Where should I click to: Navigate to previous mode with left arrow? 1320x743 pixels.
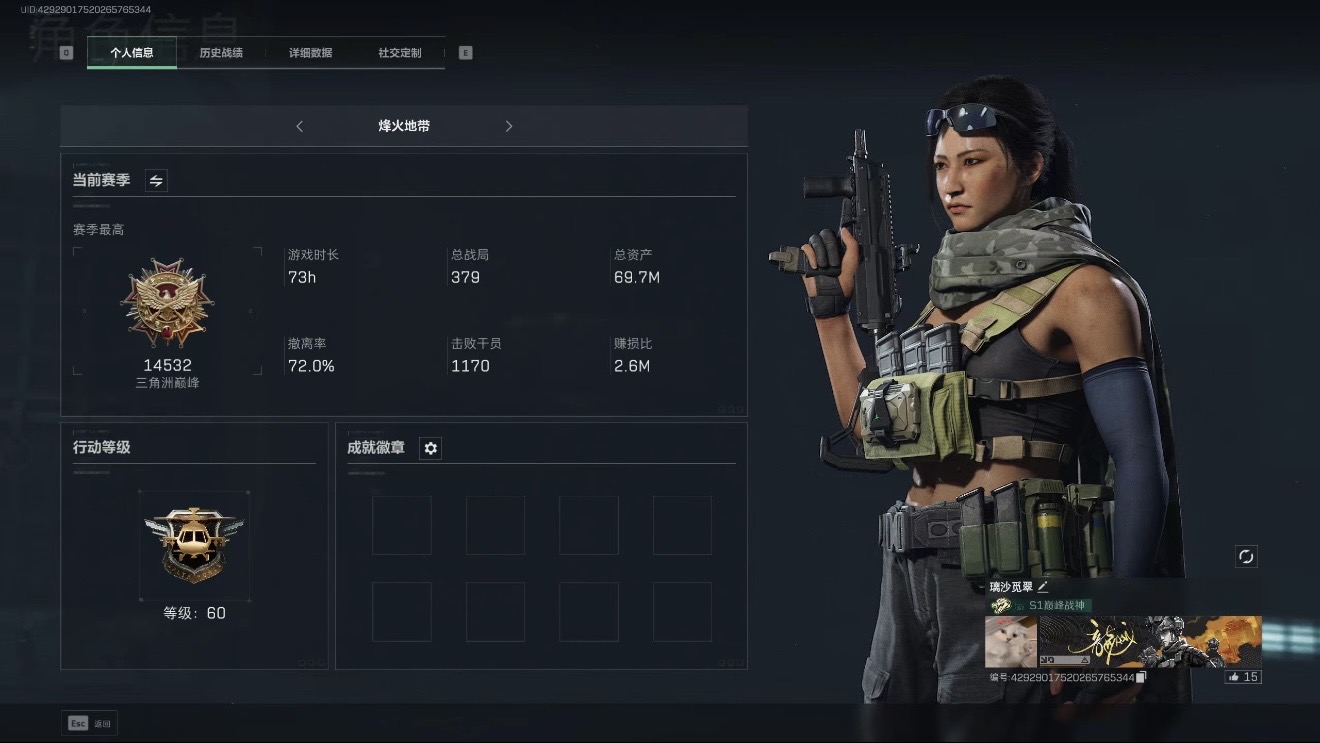tap(299, 126)
